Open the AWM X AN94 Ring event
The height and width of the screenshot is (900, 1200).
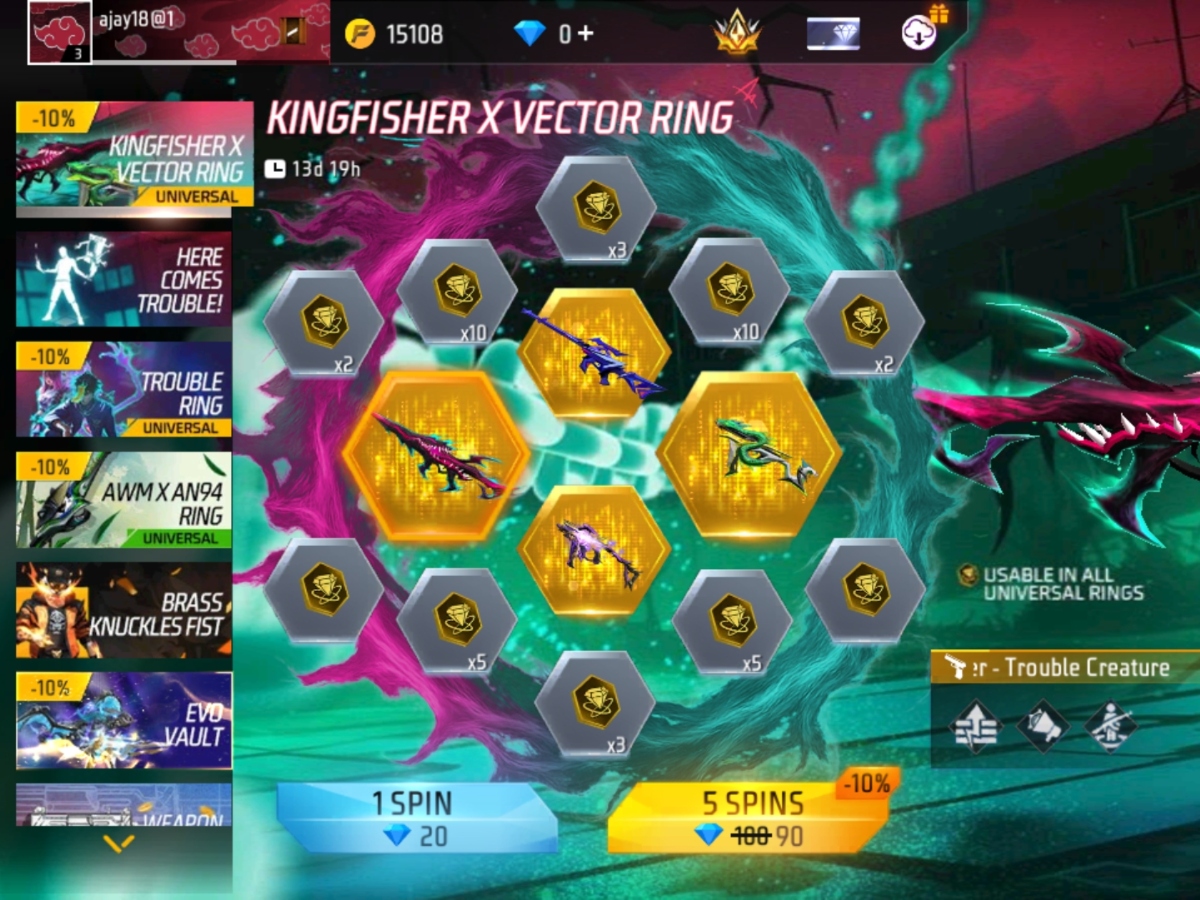pyautogui.click(x=124, y=500)
